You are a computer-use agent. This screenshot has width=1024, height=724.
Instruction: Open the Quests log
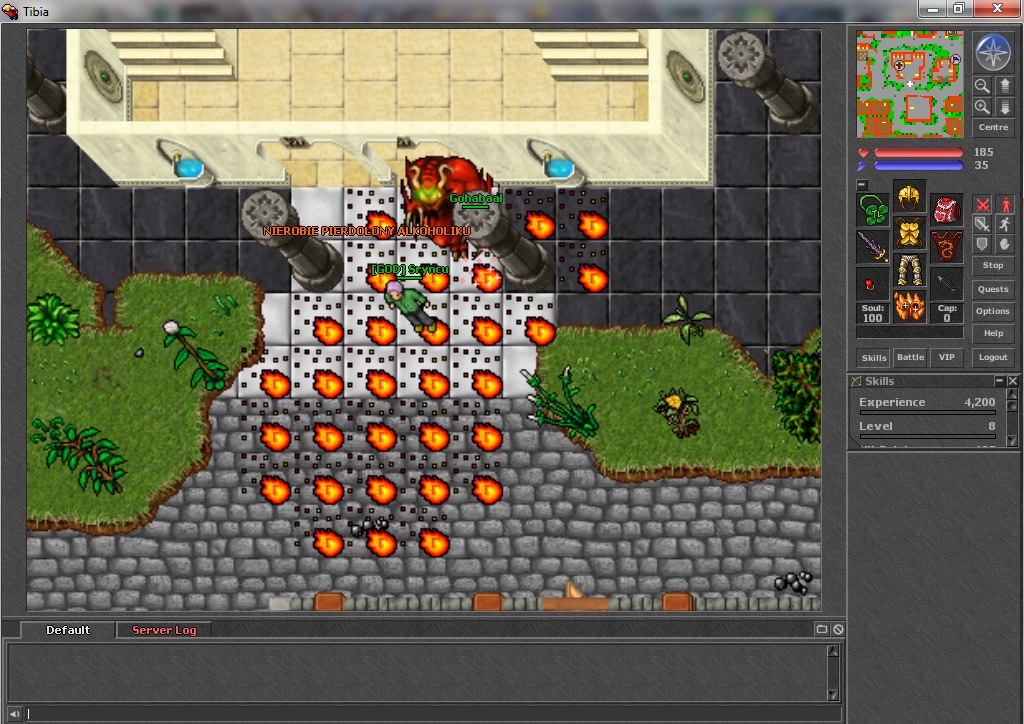993,289
